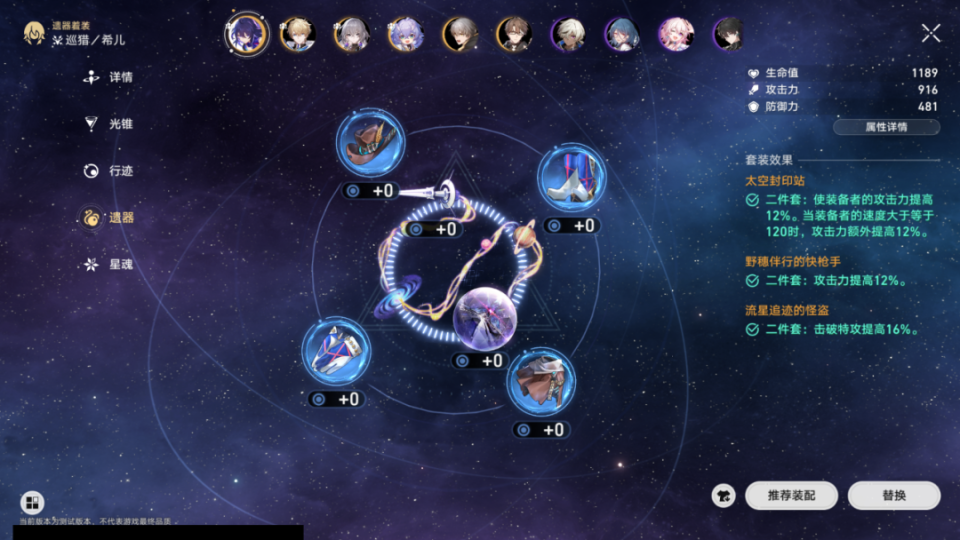Image resolution: width=960 pixels, height=540 pixels.
Task: Open 属性详情 attribute details
Action: click(886, 128)
